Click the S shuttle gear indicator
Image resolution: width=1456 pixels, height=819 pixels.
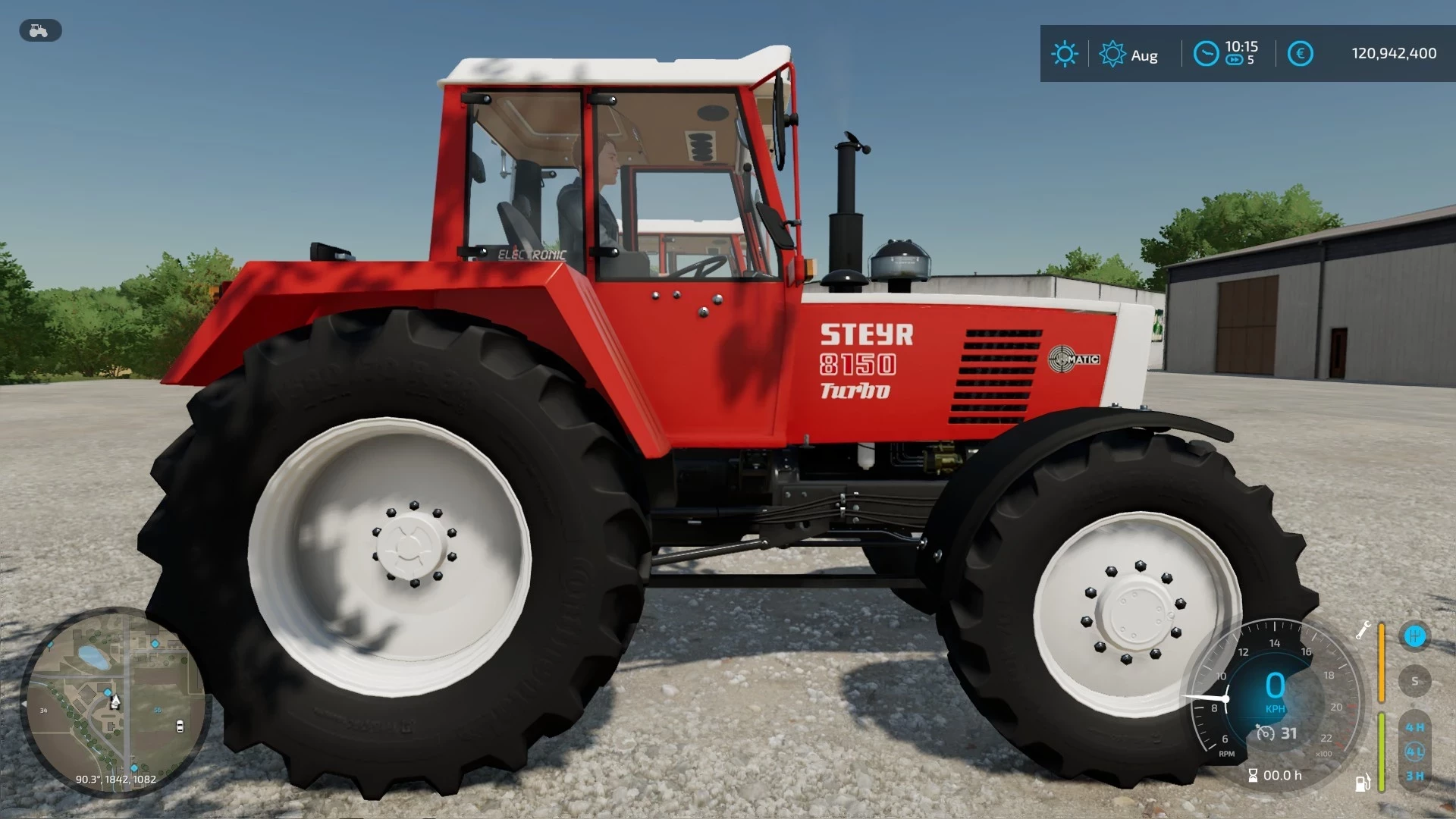click(1415, 680)
